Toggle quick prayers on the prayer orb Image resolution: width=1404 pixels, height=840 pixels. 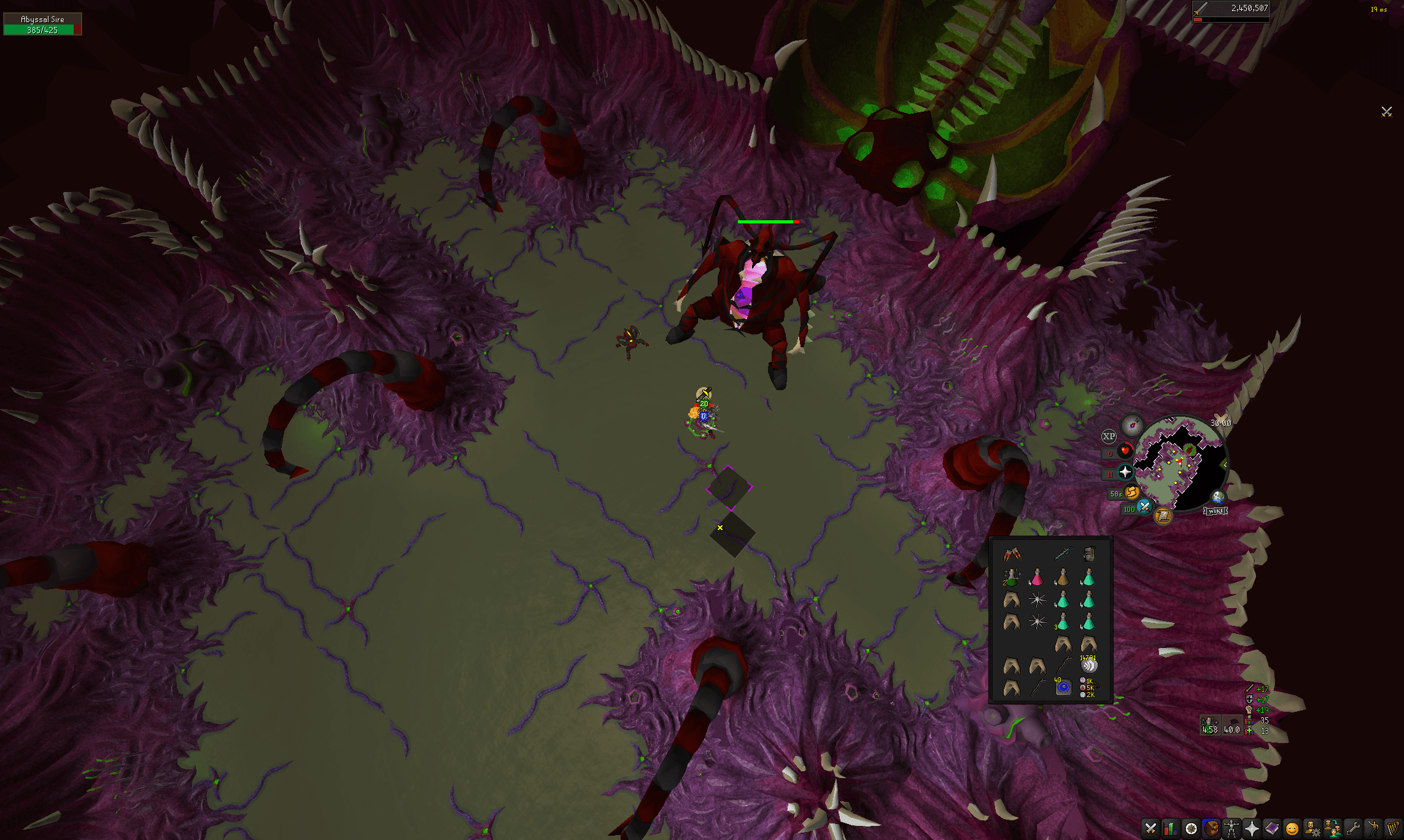(x=1125, y=472)
